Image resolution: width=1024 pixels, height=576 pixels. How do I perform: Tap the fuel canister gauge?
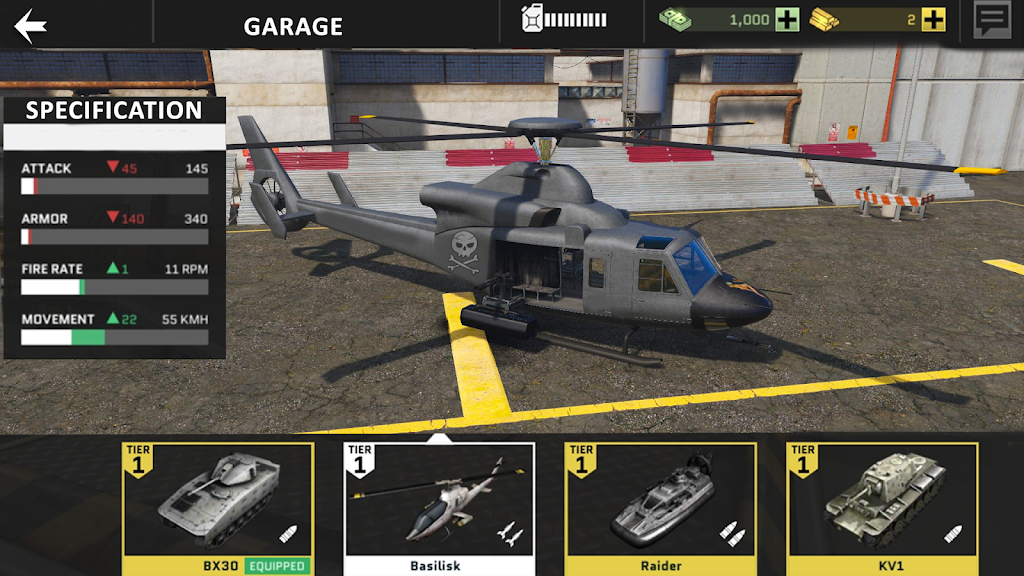[564, 20]
